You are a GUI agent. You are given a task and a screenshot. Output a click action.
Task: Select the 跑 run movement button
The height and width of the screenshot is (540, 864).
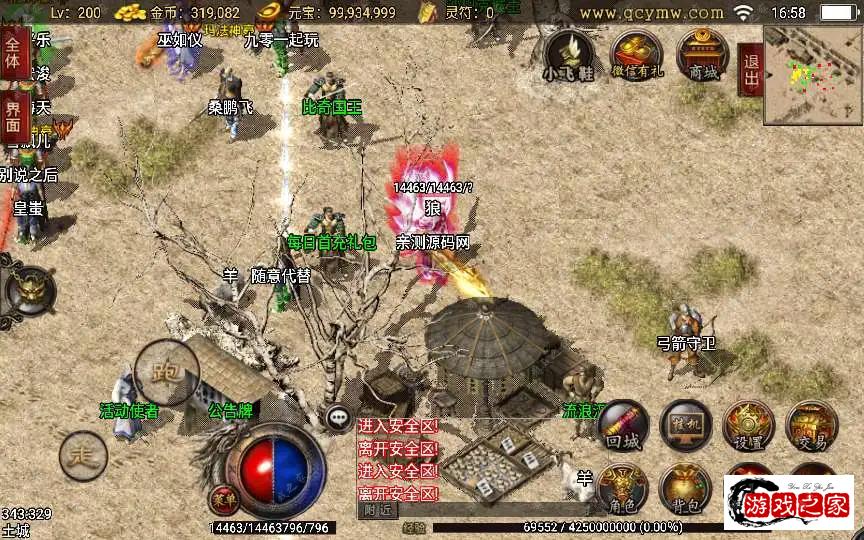(165, 371)
